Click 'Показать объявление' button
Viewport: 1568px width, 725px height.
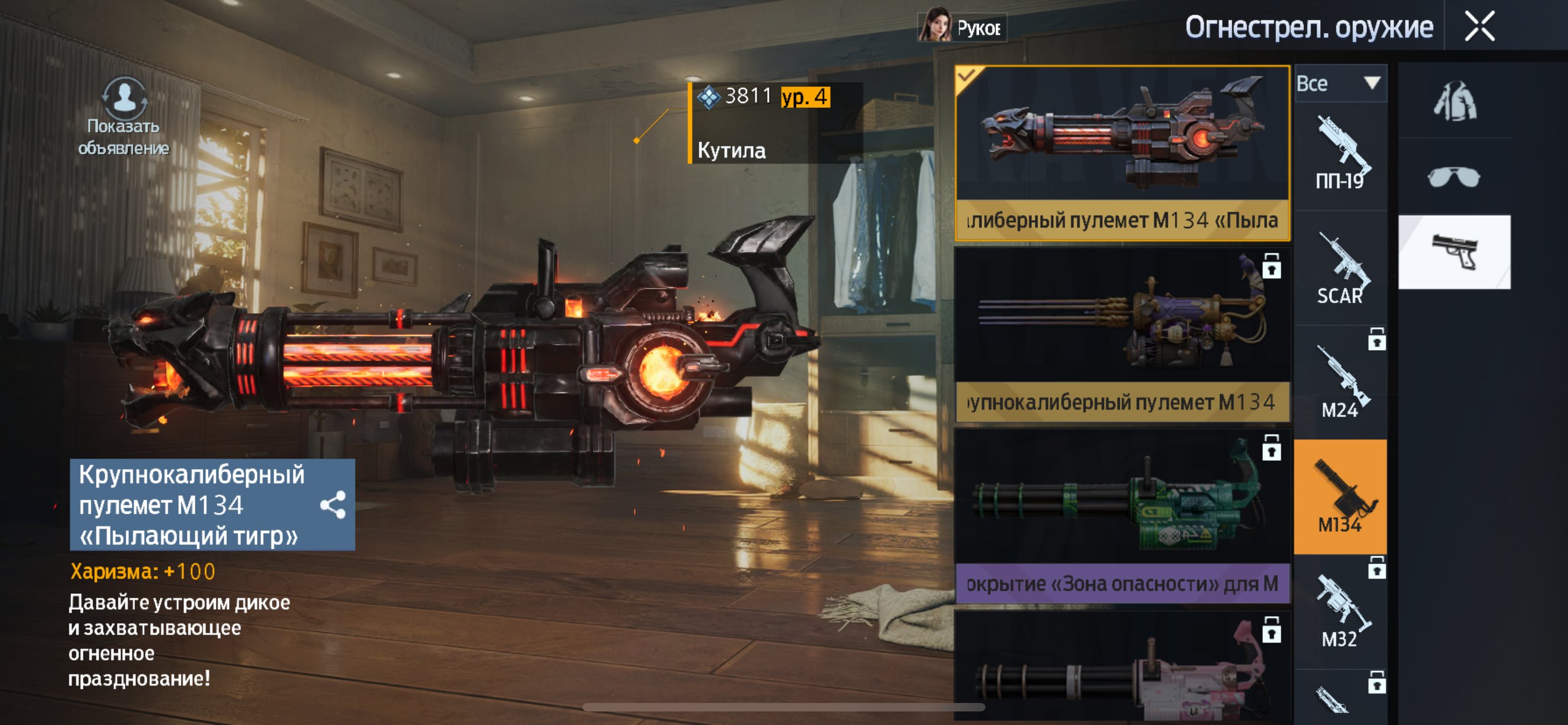[124, 116]
